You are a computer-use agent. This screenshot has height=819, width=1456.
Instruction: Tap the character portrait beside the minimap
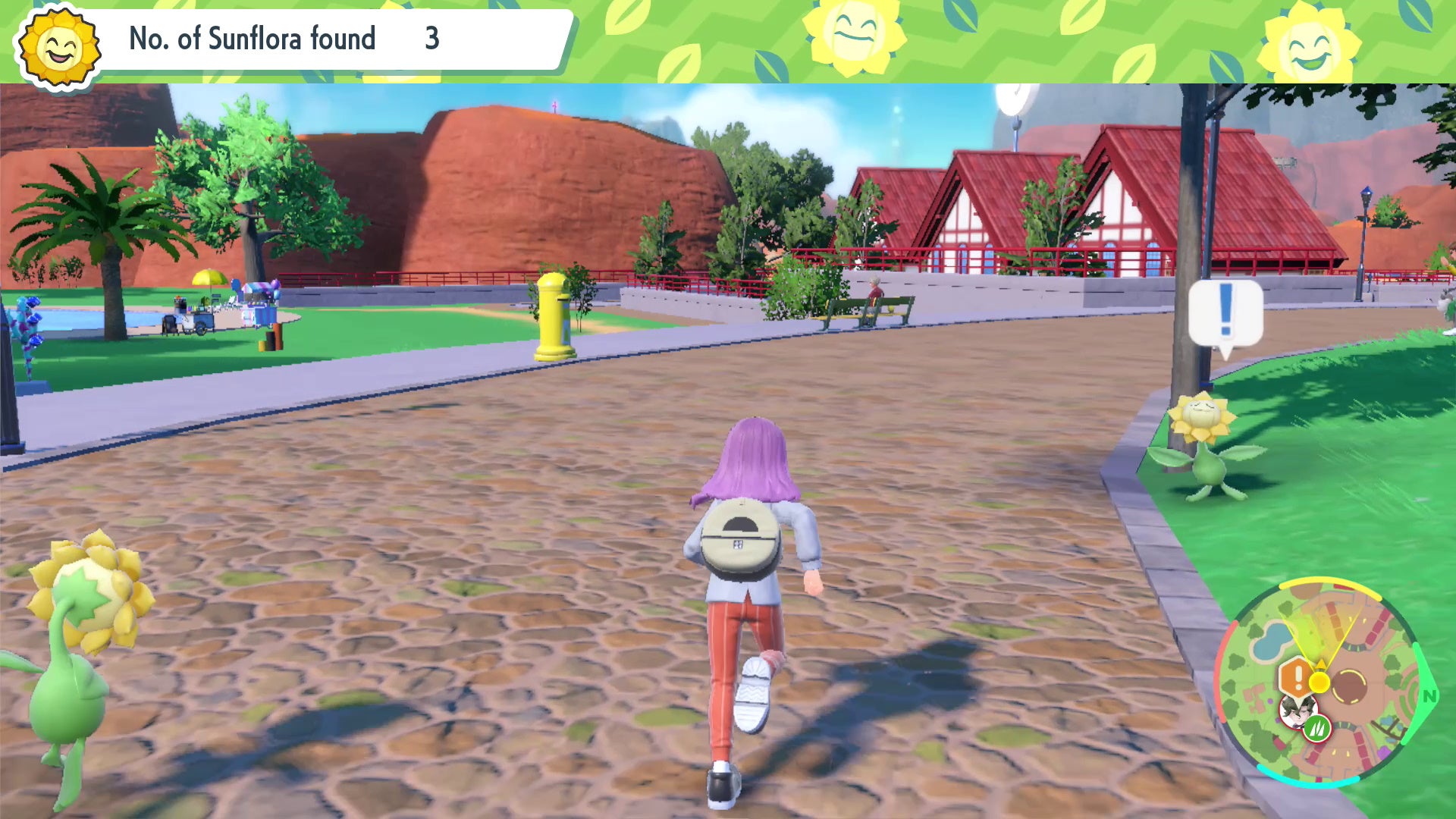pyautogui.click(x=1298, y=713)
